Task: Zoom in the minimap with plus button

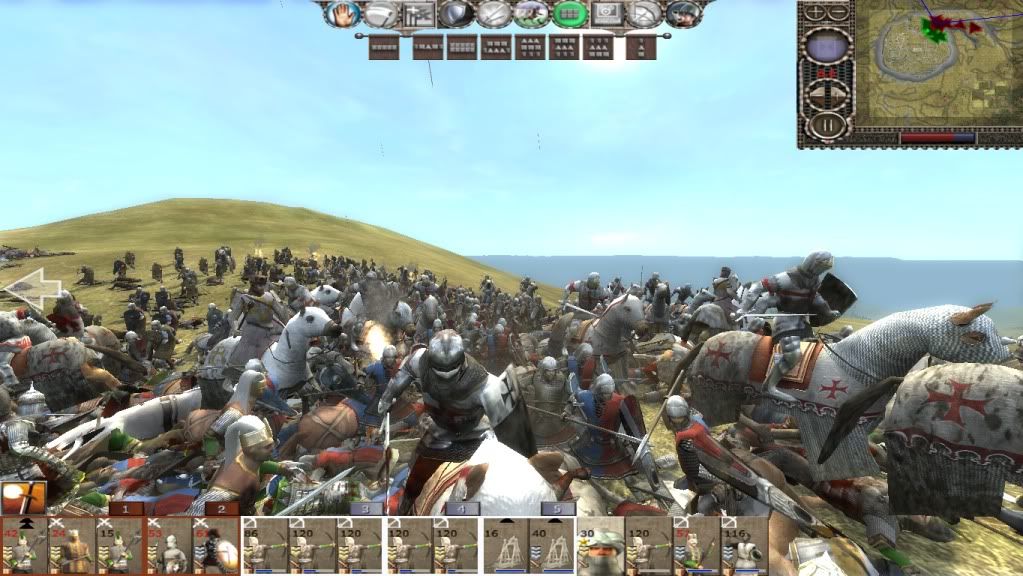Action: point(816,12)
